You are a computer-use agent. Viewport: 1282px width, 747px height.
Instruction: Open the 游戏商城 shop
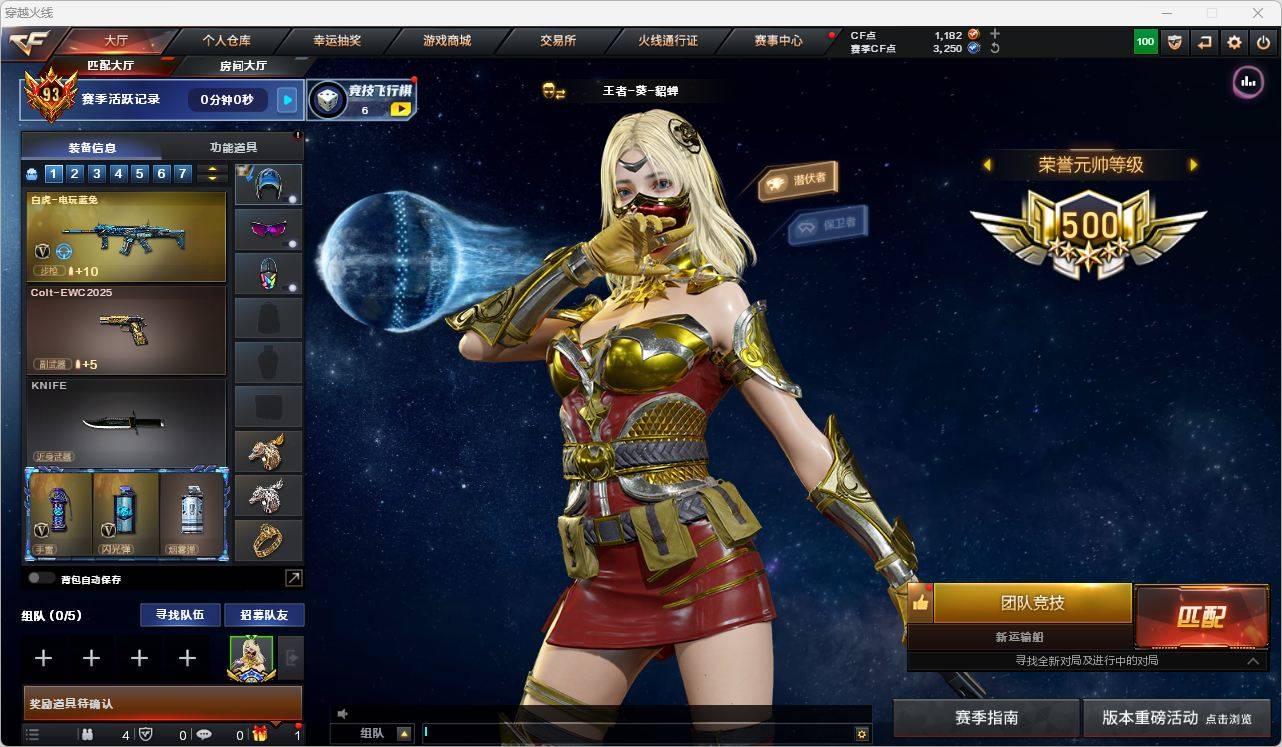pos(447,41)
